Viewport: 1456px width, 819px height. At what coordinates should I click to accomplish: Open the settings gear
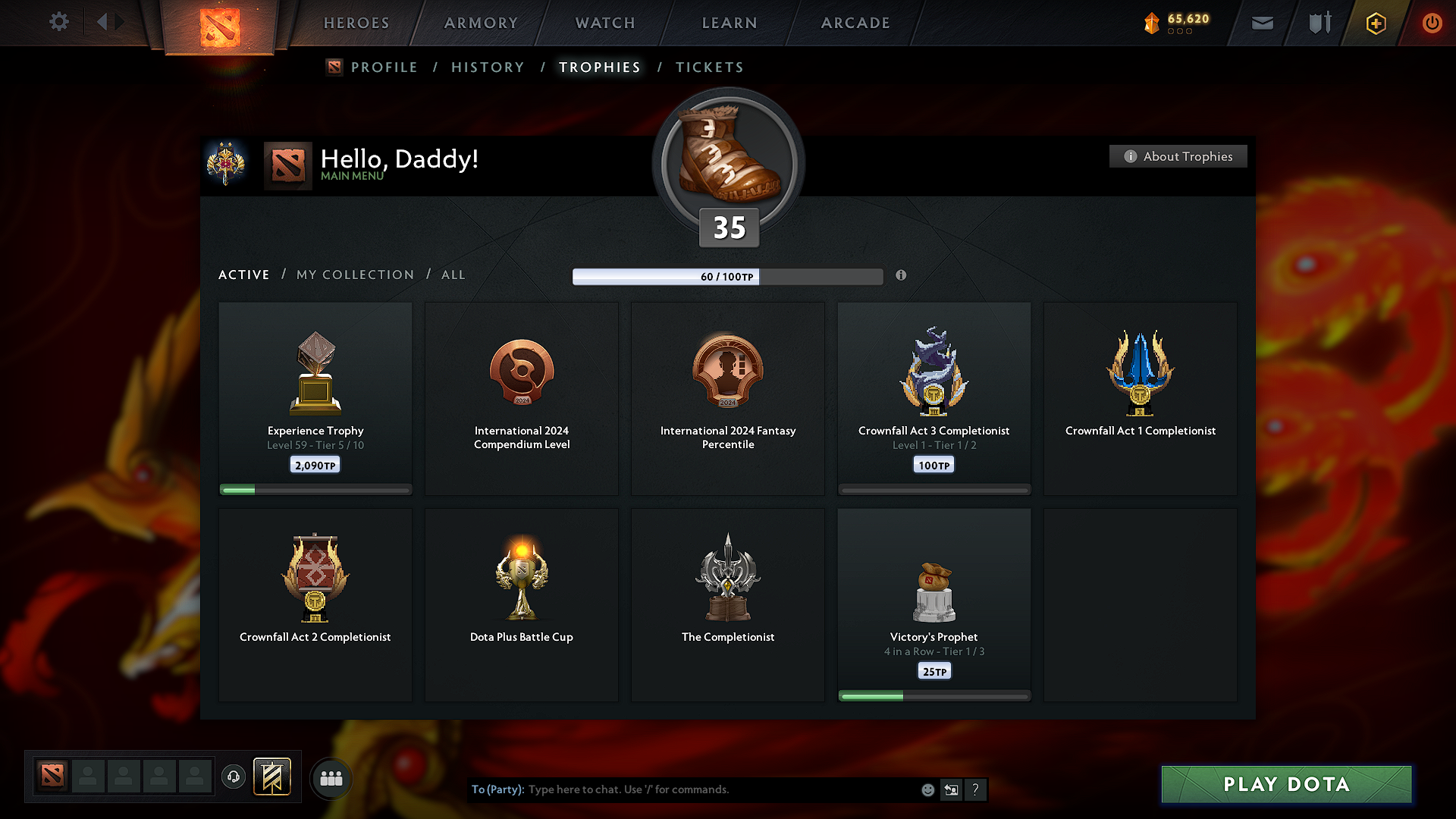point(59,22)
